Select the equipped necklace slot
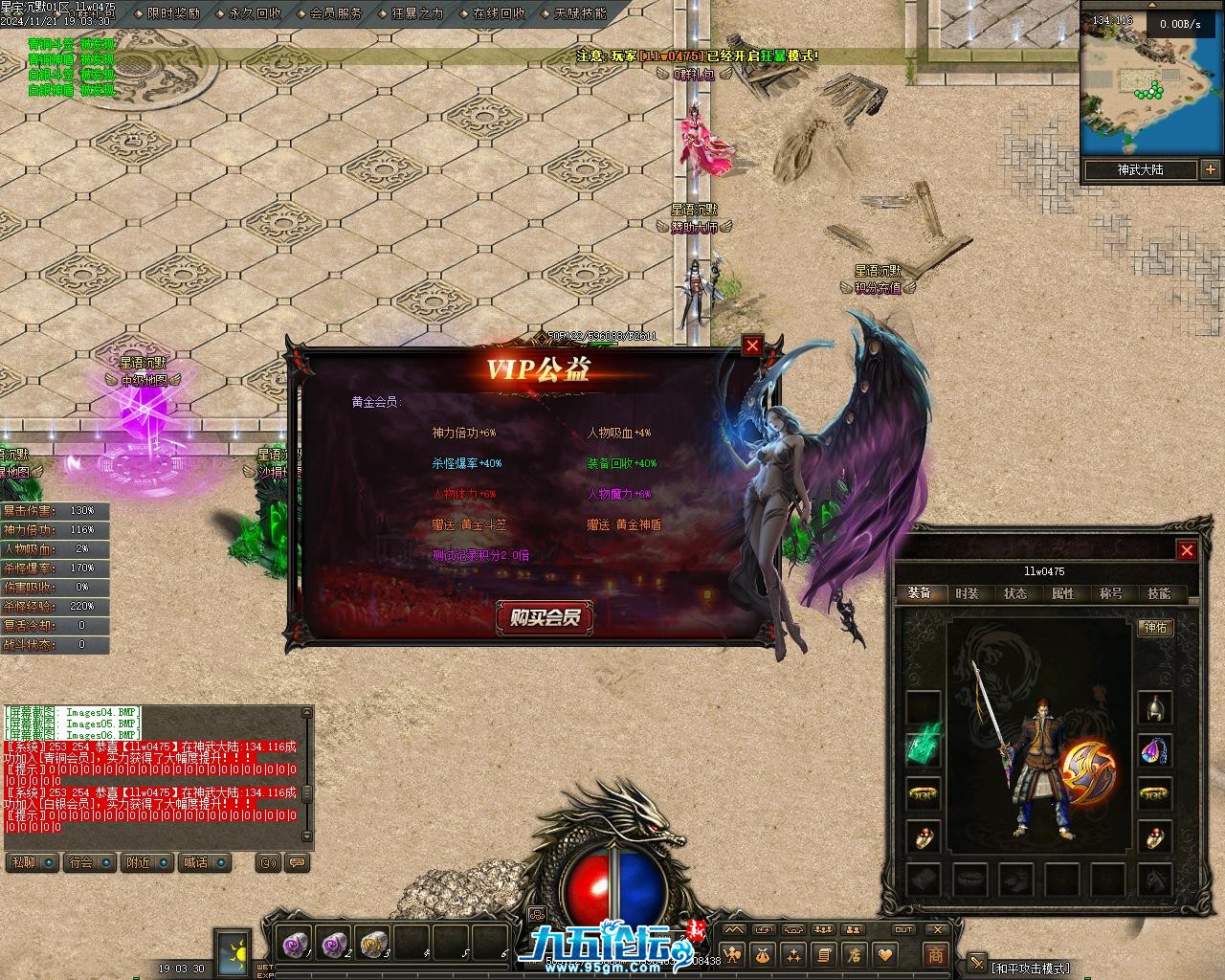1225x980 pixels. 1155,751
